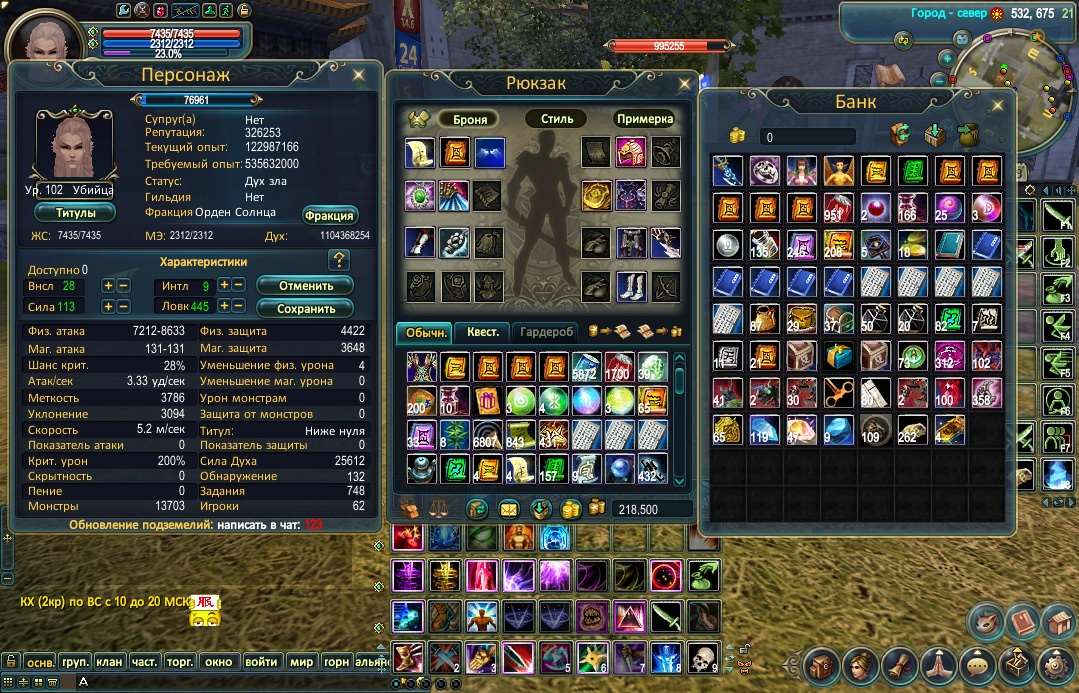Select the Примерка fitting tab
This screenshot has width=1079, height=693.
643,119
